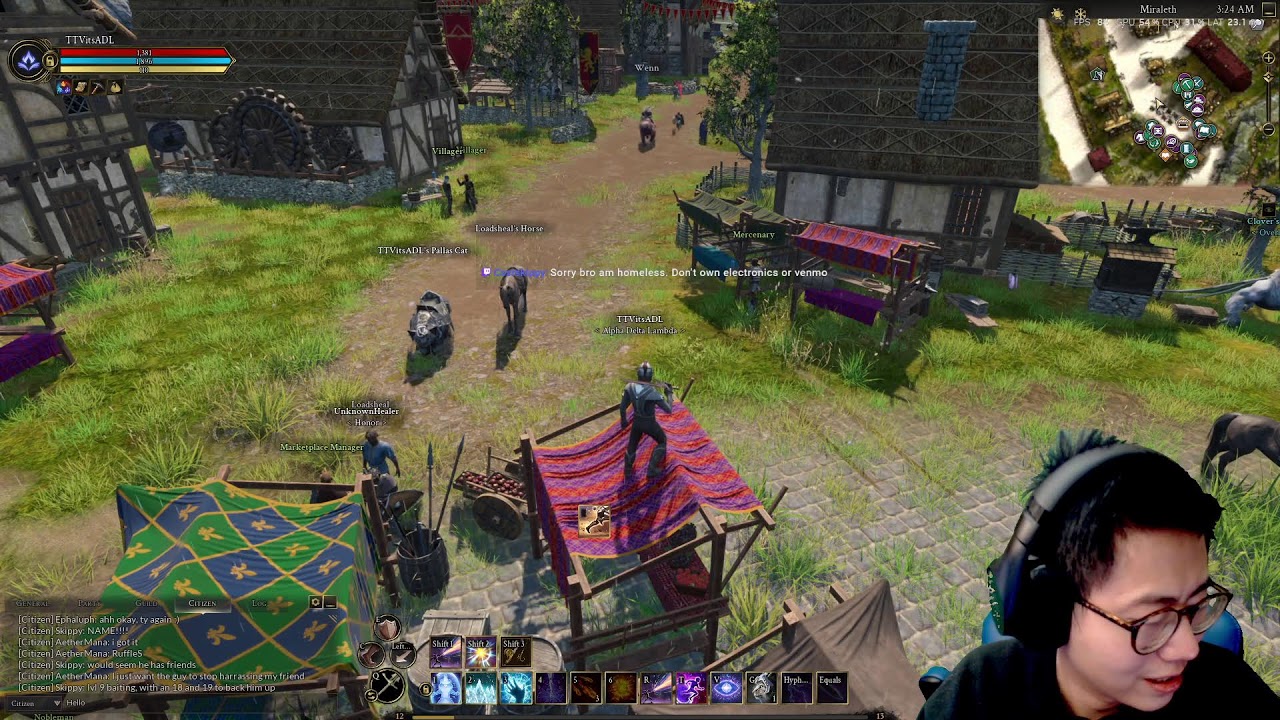Toggle the hotbar lock padlock

pos(426,688)
